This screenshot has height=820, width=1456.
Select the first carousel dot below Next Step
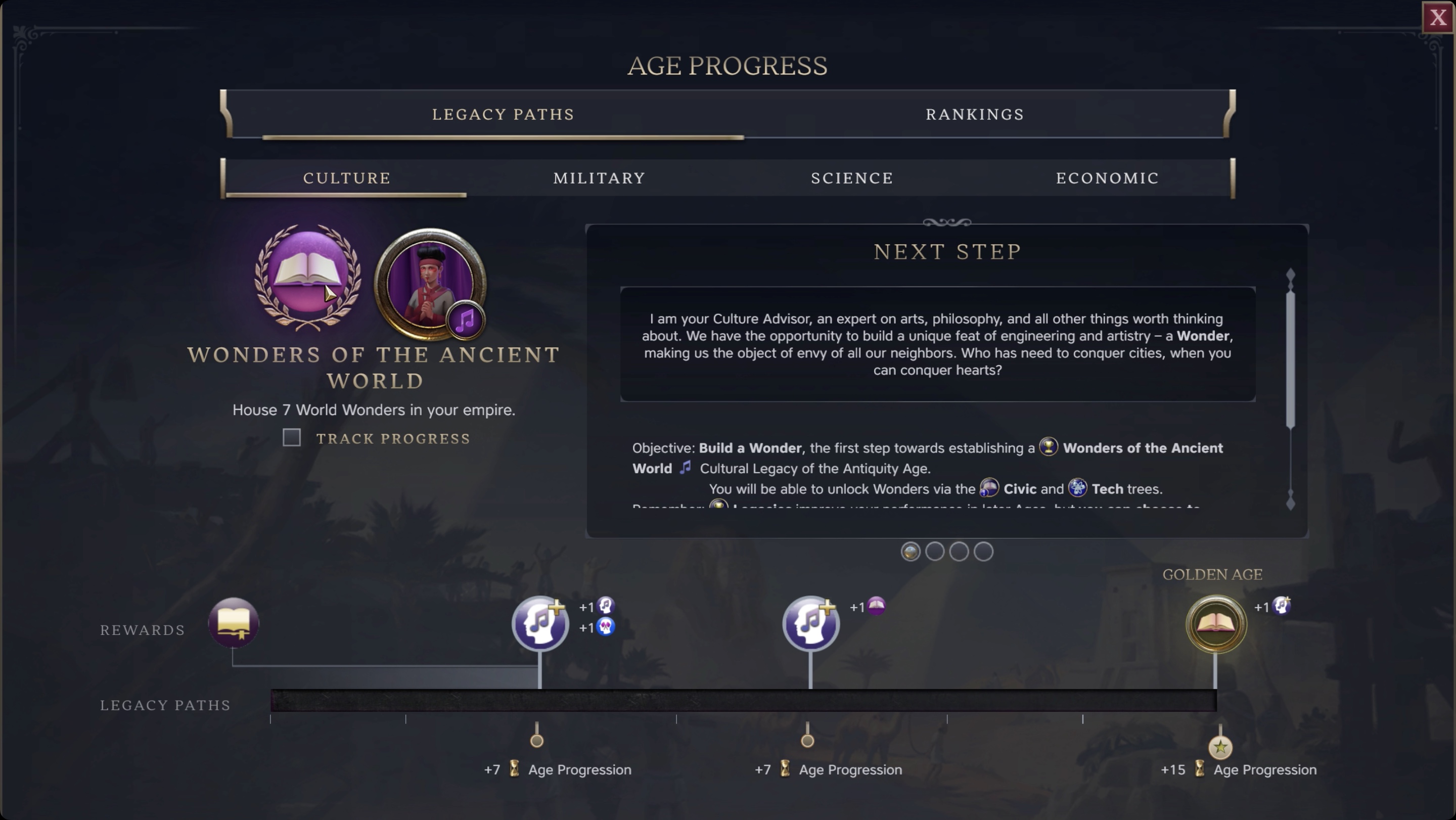pos(910,552)
